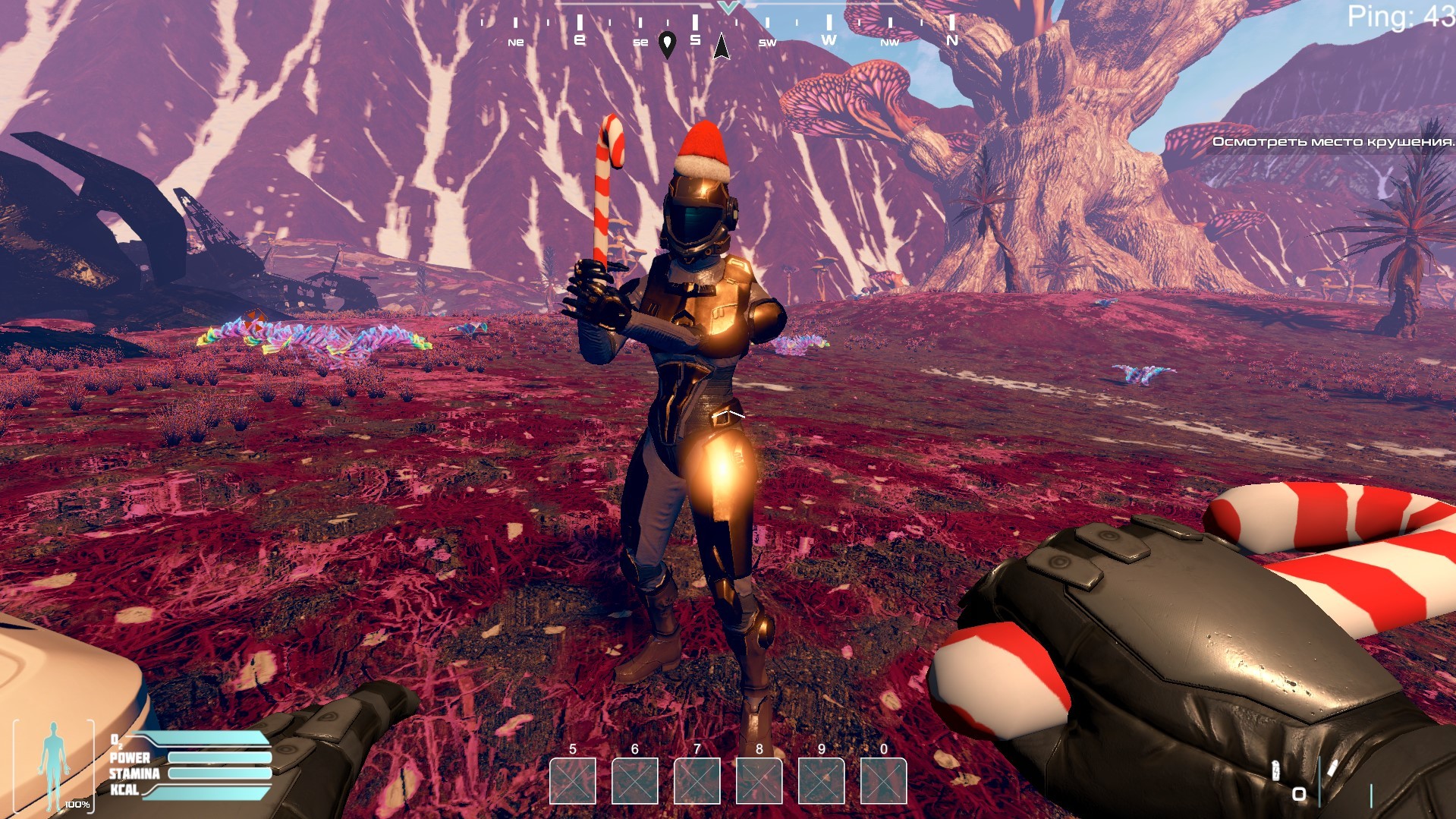Activate hotbar slot number 0
Image resolution: width=1456 pixels, height=819 pixels.
tap(884, 780)
